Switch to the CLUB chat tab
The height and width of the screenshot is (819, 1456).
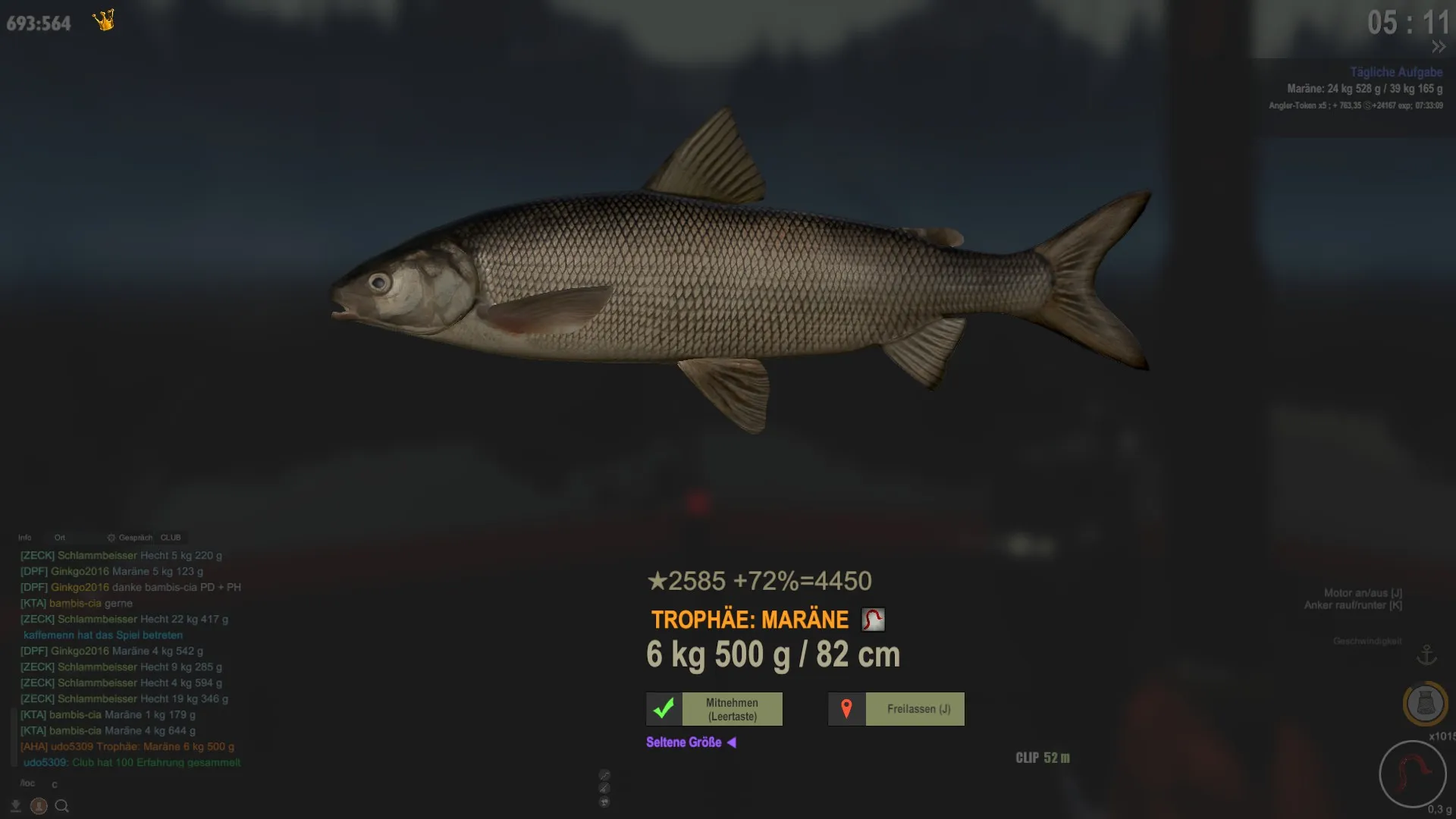pos(171,538)
